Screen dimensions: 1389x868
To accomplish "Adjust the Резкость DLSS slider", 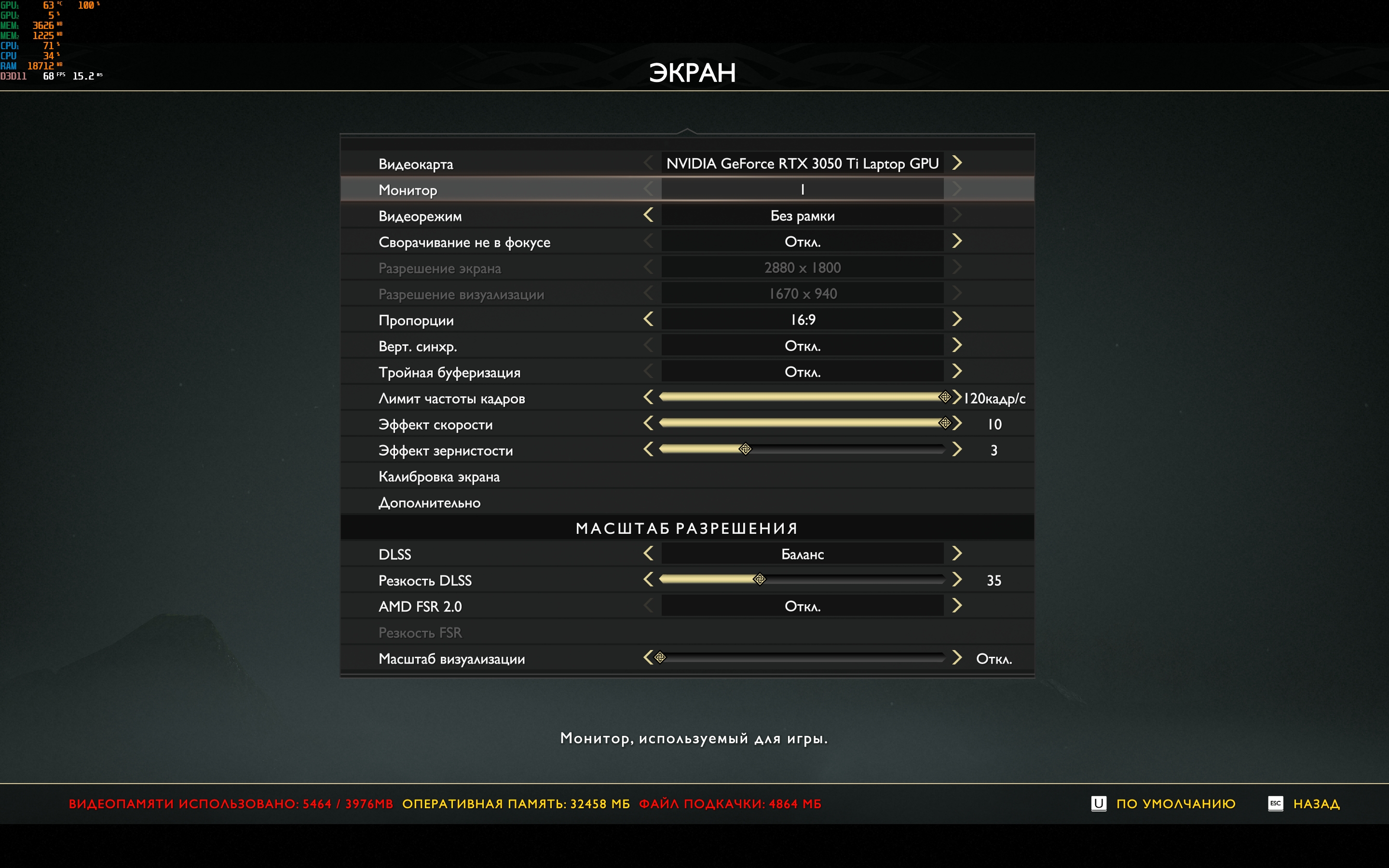I will [x=759, y=580].
